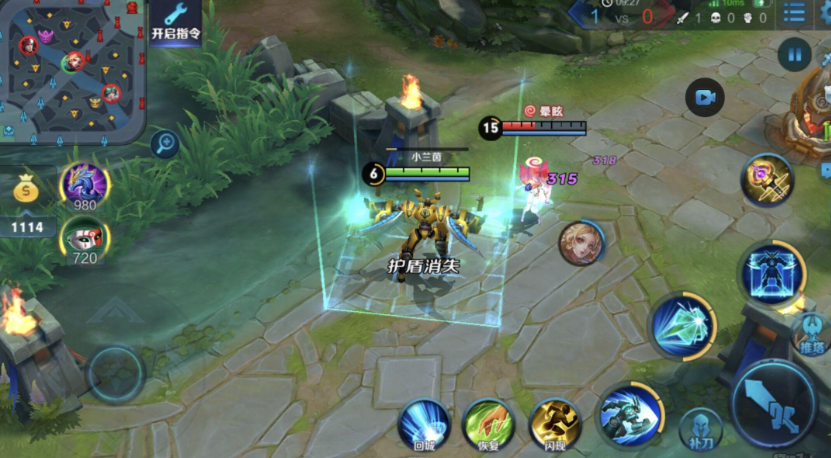Activate the equipped golden staff item skill
Screen dimensions: 831x458
coord(766,181)
